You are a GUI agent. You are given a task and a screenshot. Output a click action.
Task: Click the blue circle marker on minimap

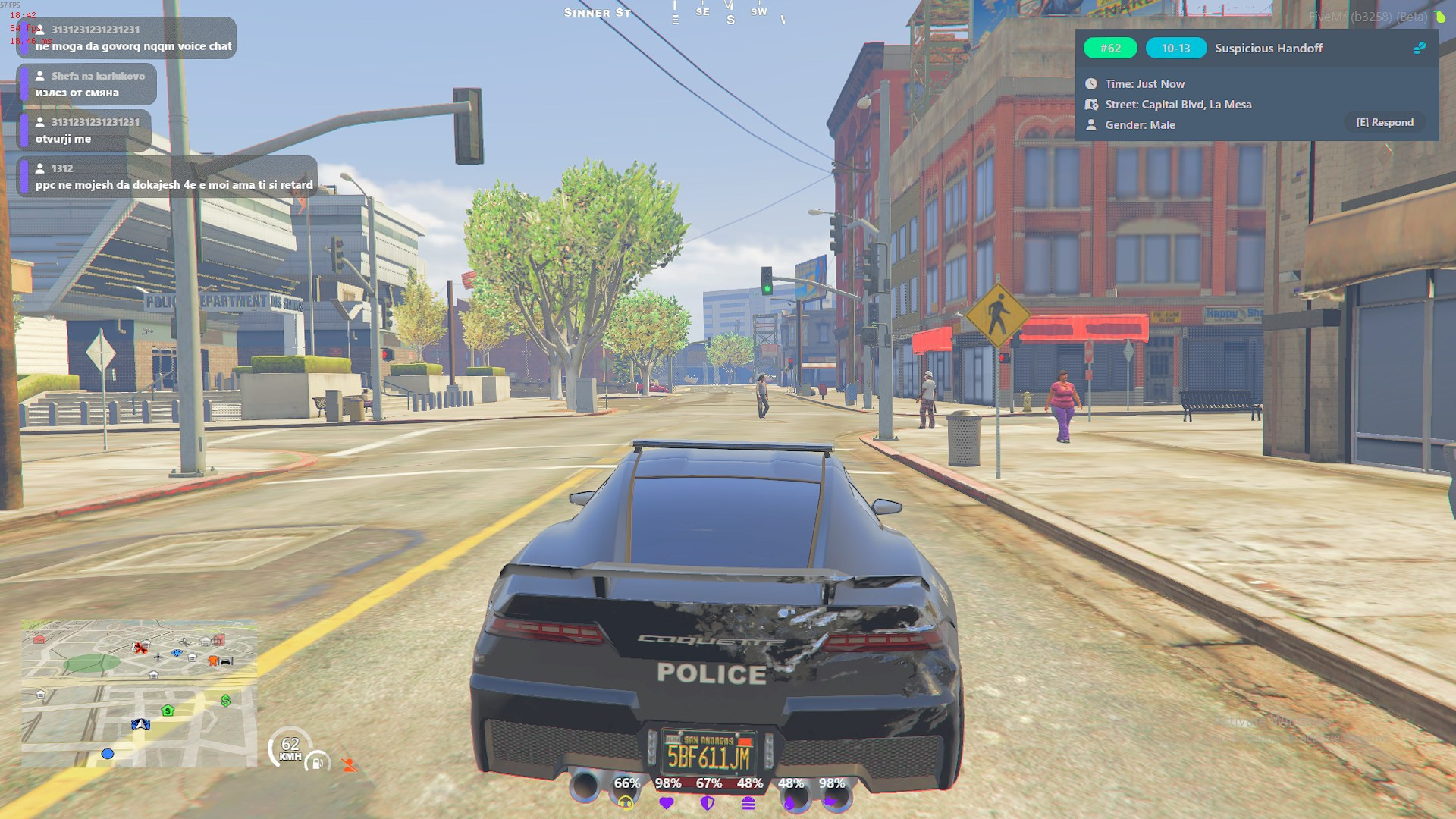point(108,753)
